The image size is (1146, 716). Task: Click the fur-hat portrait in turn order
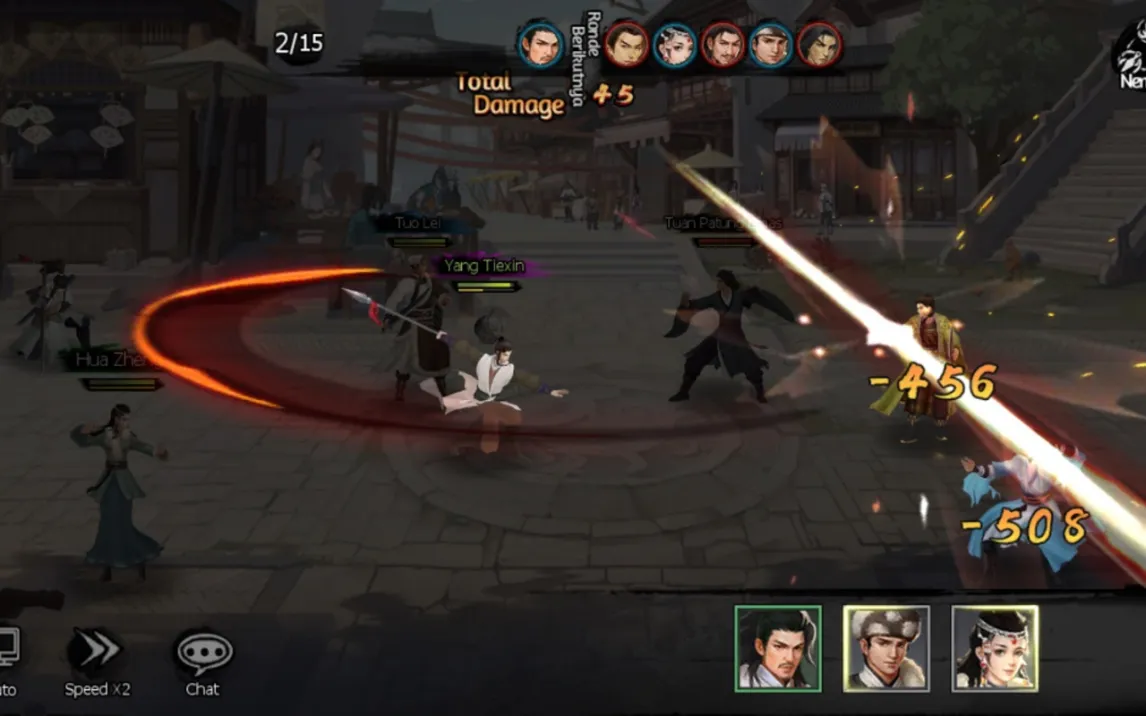point(771,44)
